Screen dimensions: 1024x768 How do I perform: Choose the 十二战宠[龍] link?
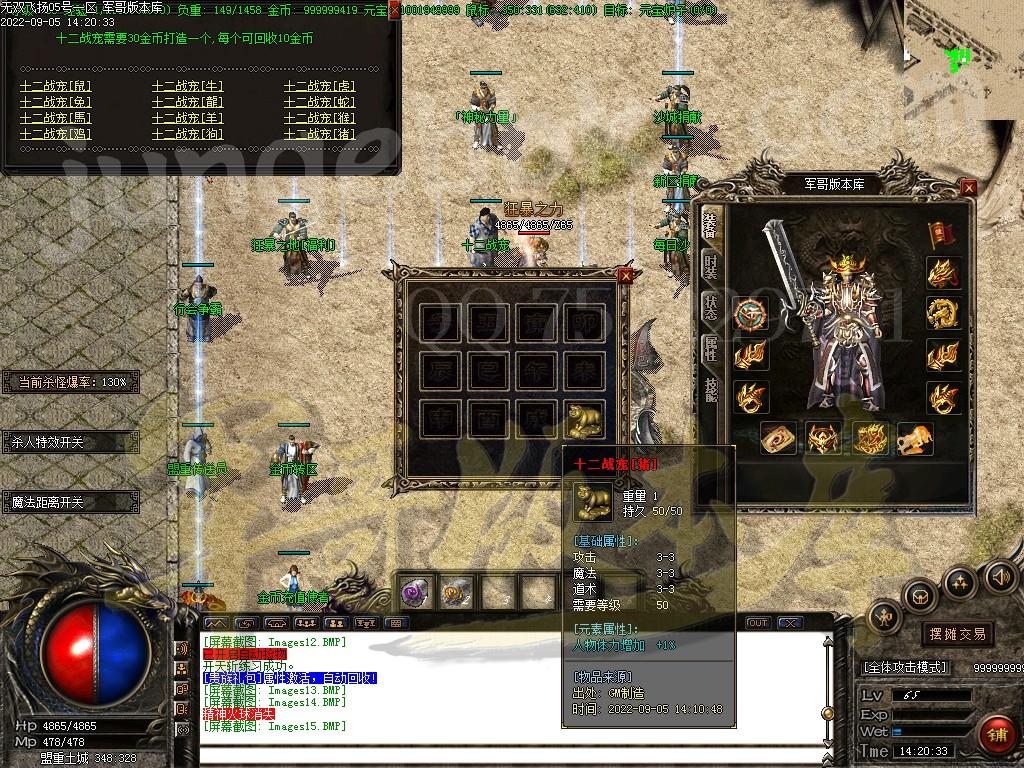point(187,102)
